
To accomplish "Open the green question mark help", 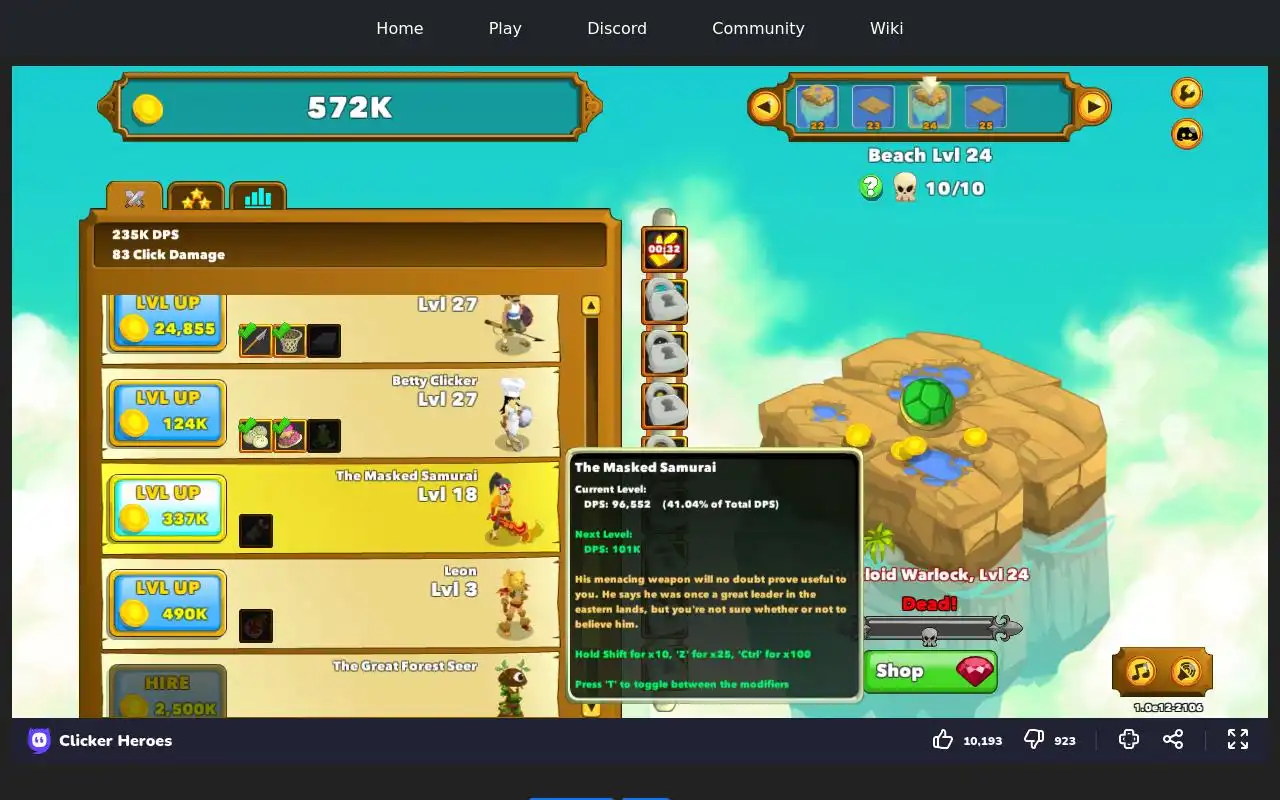I will 871,187.
